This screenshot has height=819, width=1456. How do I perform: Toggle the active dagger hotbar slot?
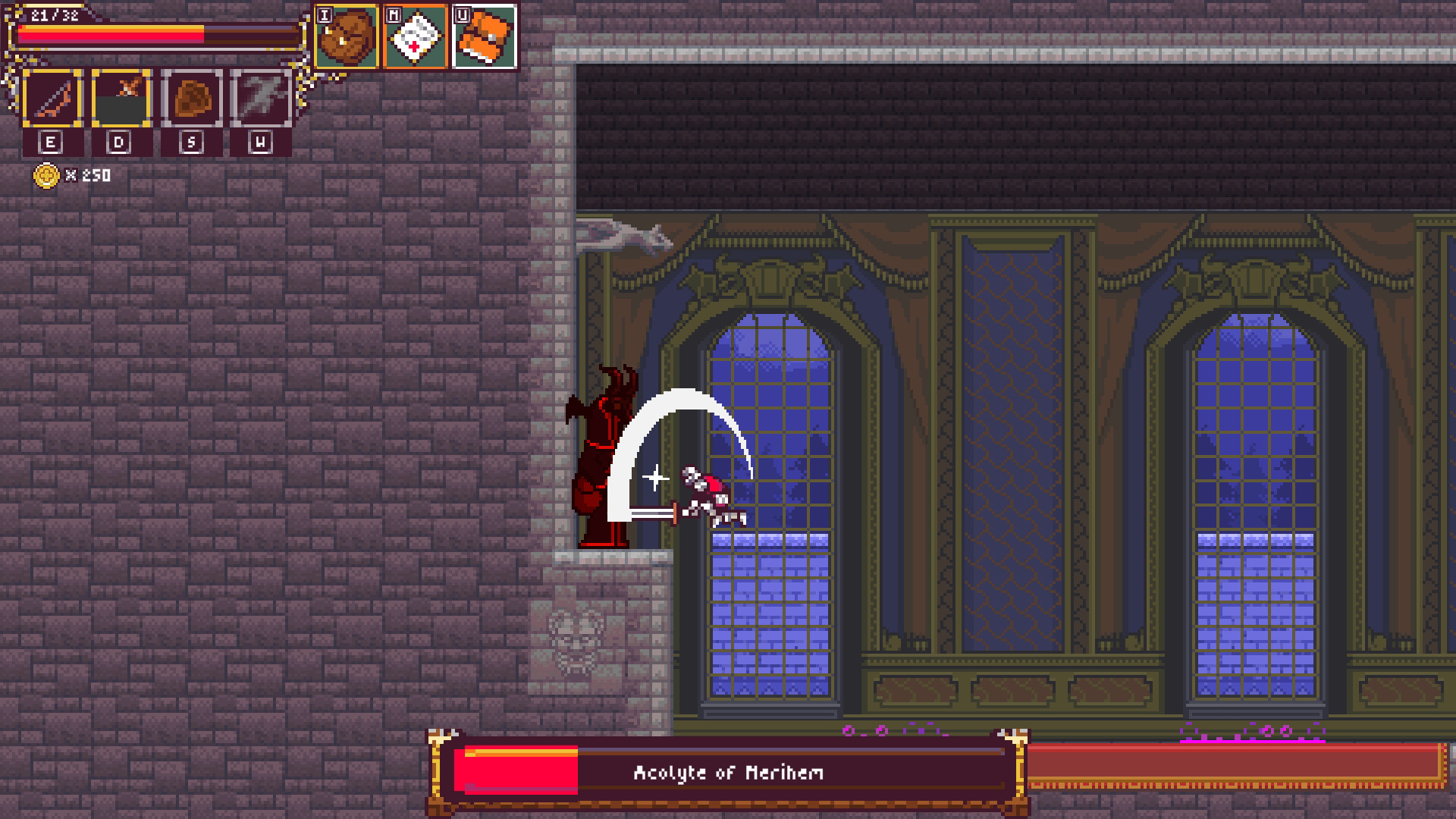coord(121,97)
